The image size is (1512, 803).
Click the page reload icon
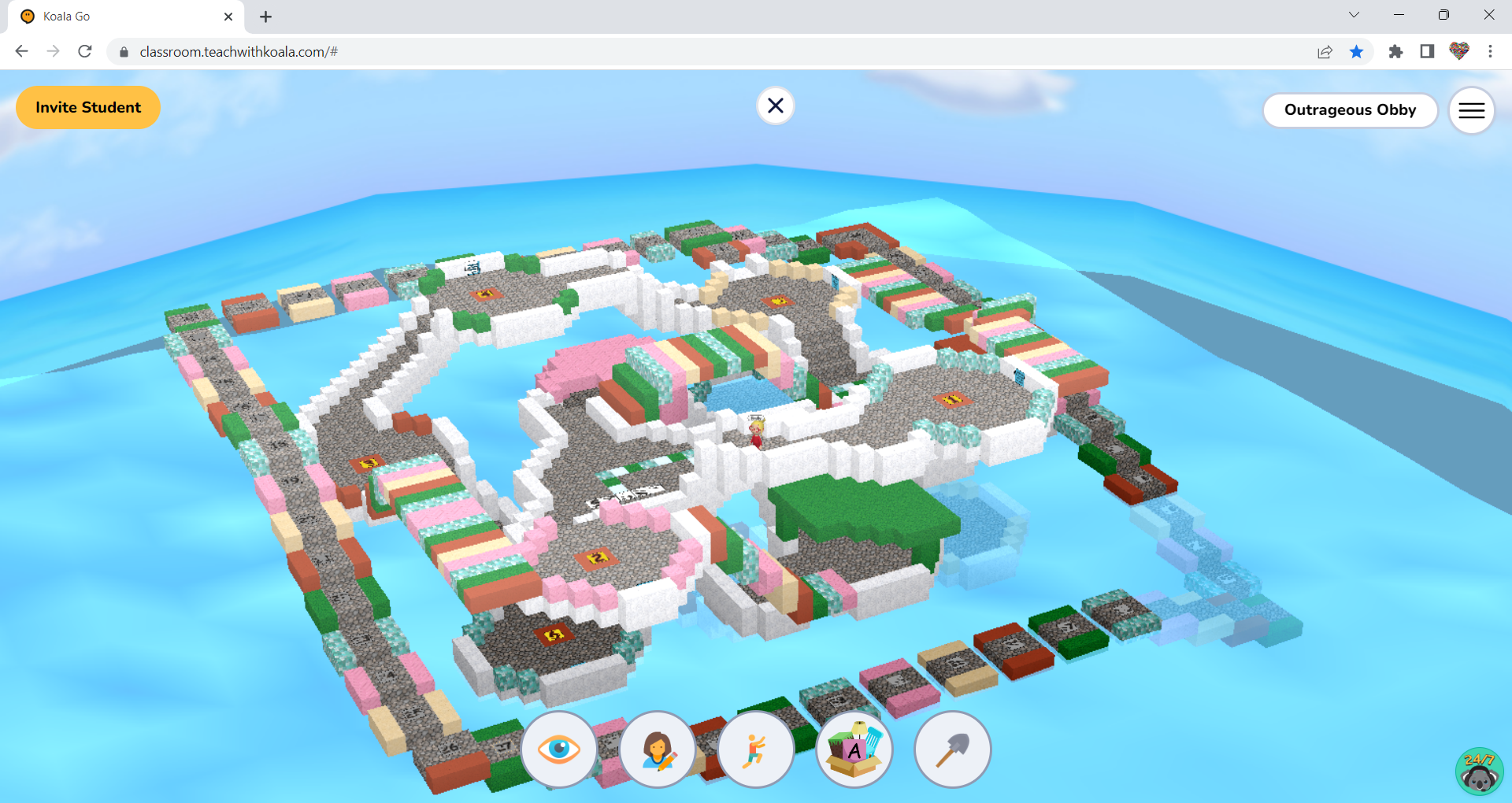[85, 51]
